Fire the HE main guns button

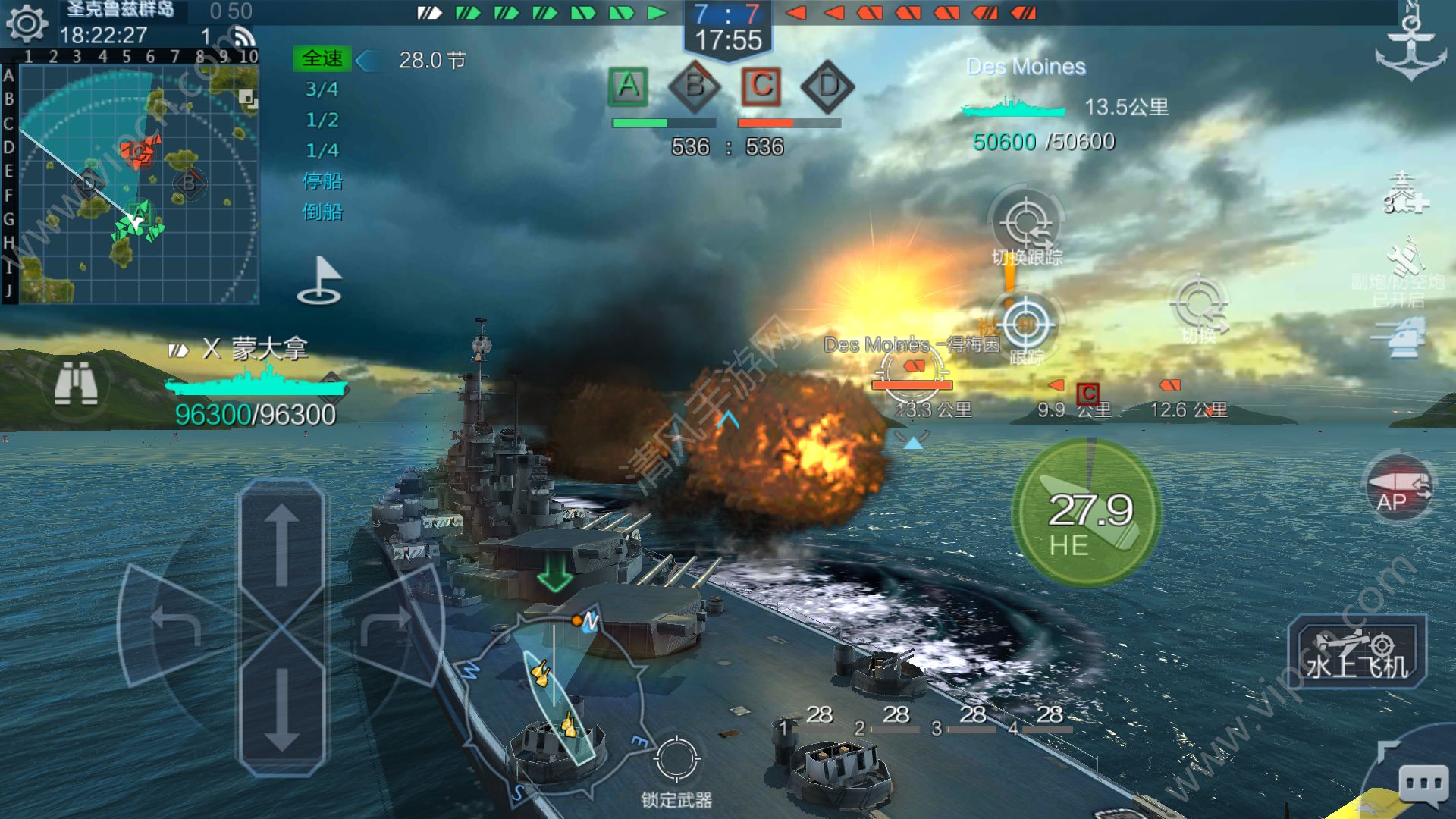(x=1087, y=513)
